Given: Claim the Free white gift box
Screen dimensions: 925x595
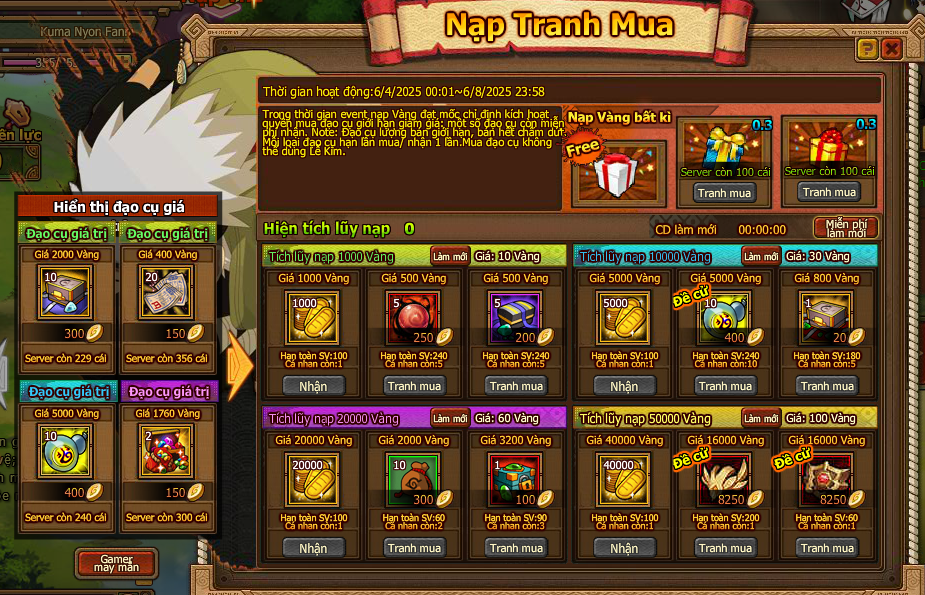Looking at the screenshot, I should (x=618, y=174).
